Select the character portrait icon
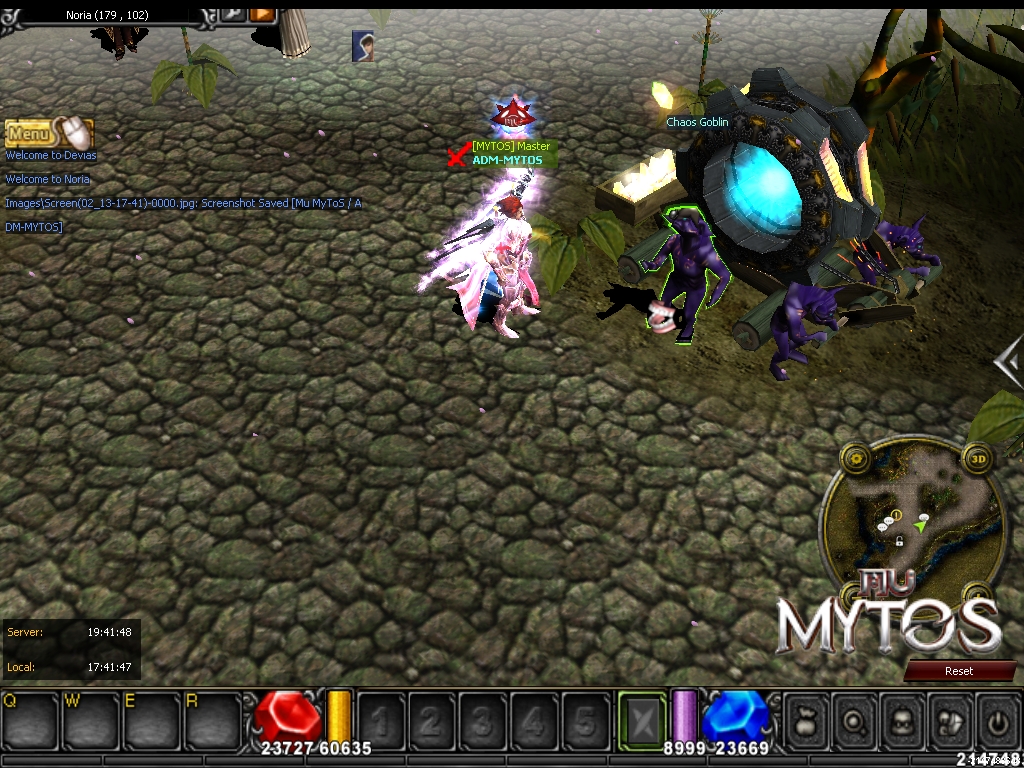 tap(363, 46)
